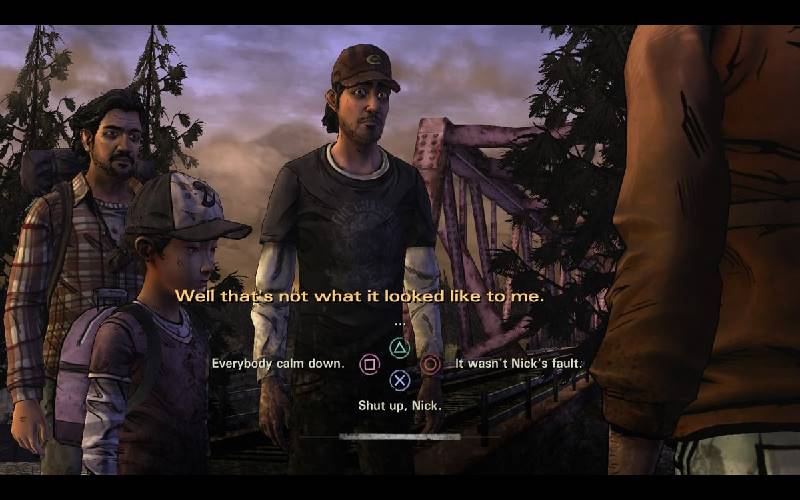Choose the "Everybody calm down." reply
Viewport: 800px width, 500px height.
[278, 364]
